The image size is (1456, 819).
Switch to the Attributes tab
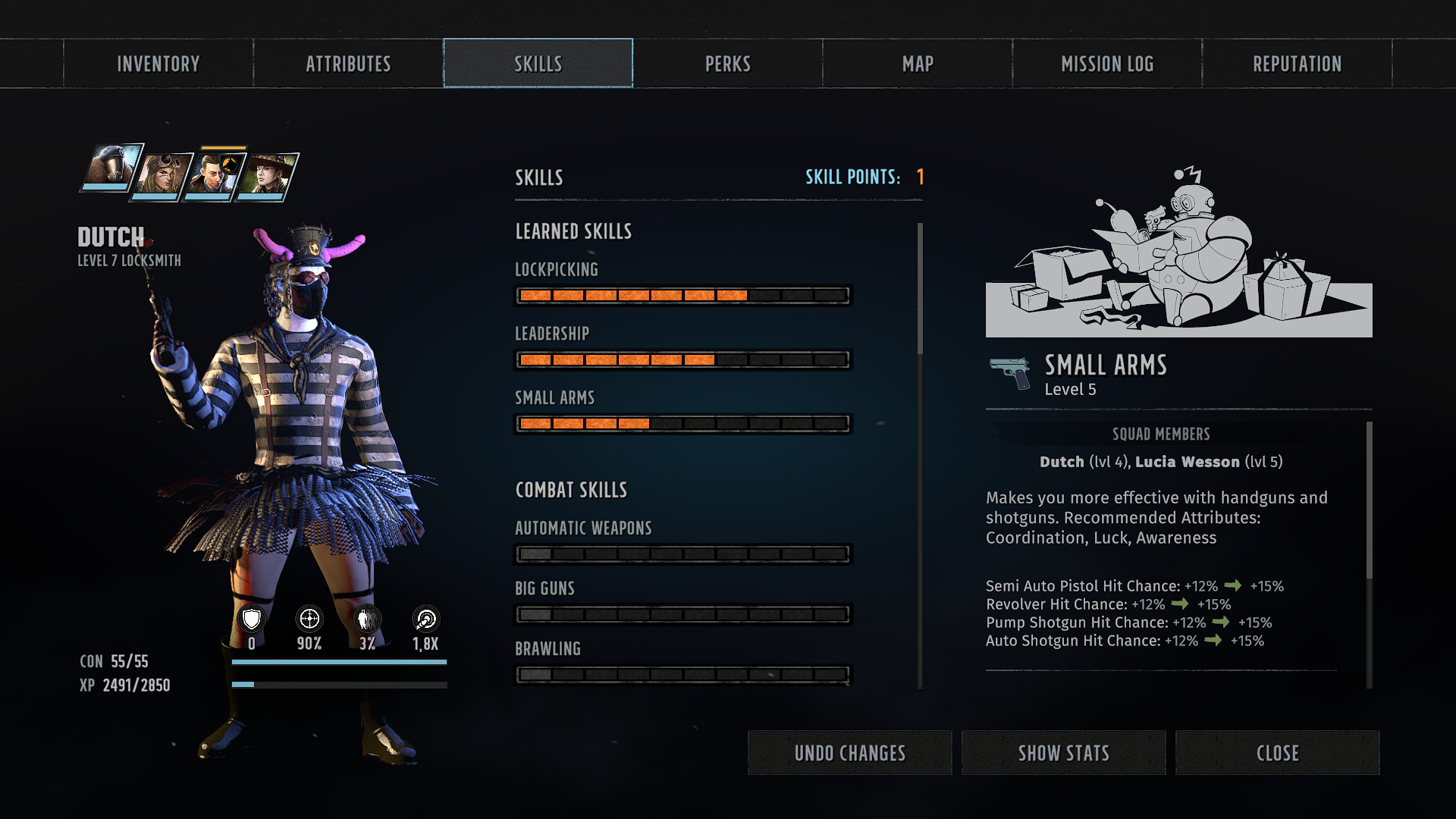point(348,64)
